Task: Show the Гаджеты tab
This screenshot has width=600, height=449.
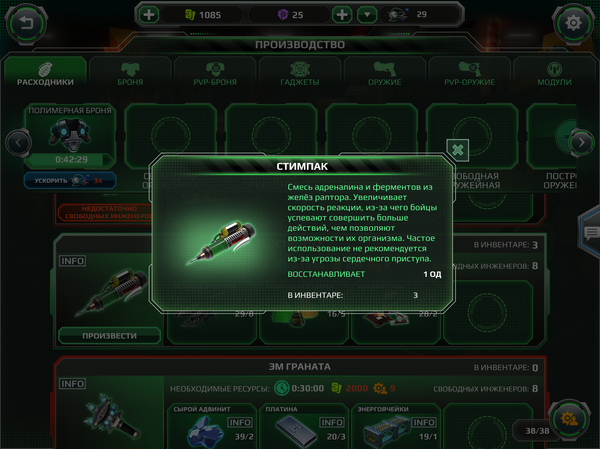Action: [x=299, y=73]
